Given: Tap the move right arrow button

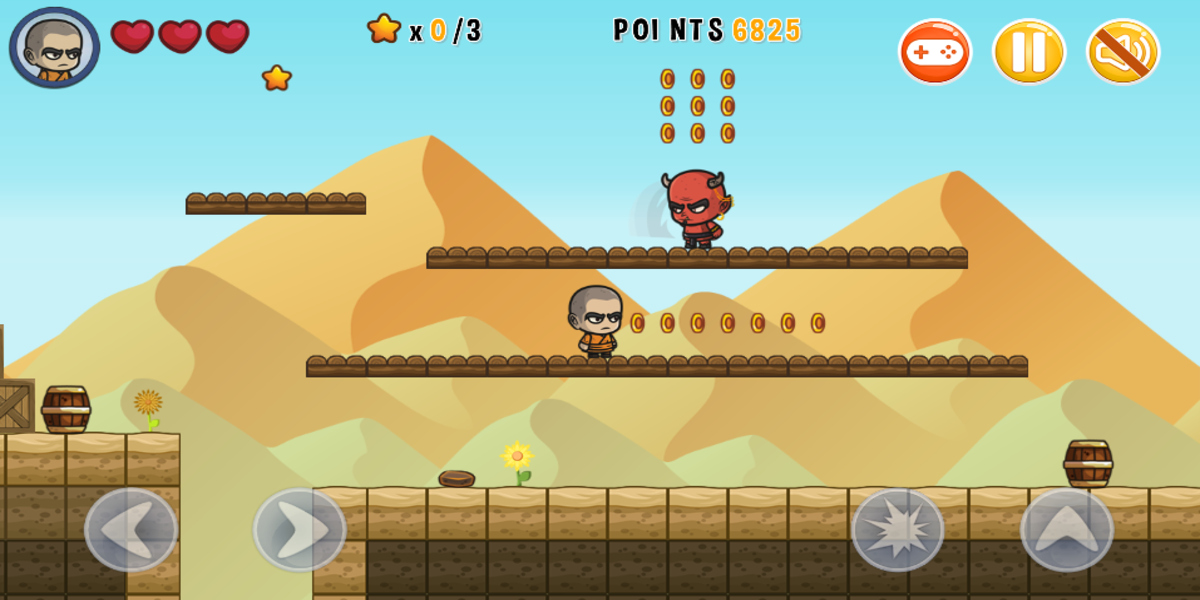Looking at the screenshot, I should (x=299, y=529).
